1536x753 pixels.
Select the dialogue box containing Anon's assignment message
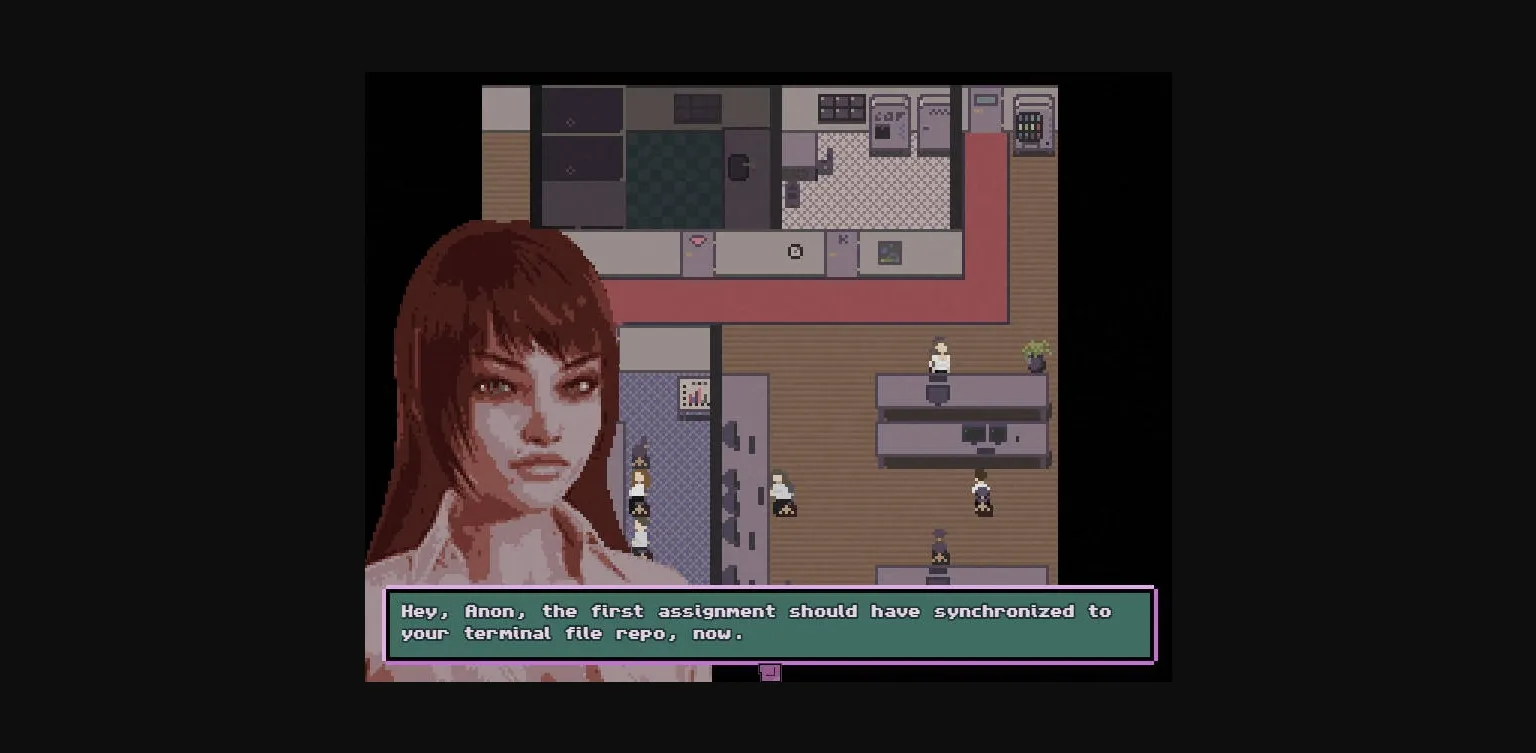[x=770, y=622]
